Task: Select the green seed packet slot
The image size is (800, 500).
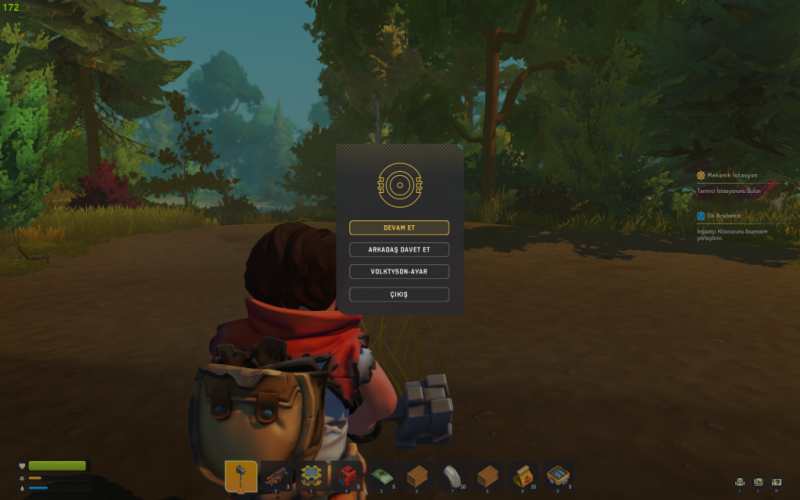Action: click(382, 476)
